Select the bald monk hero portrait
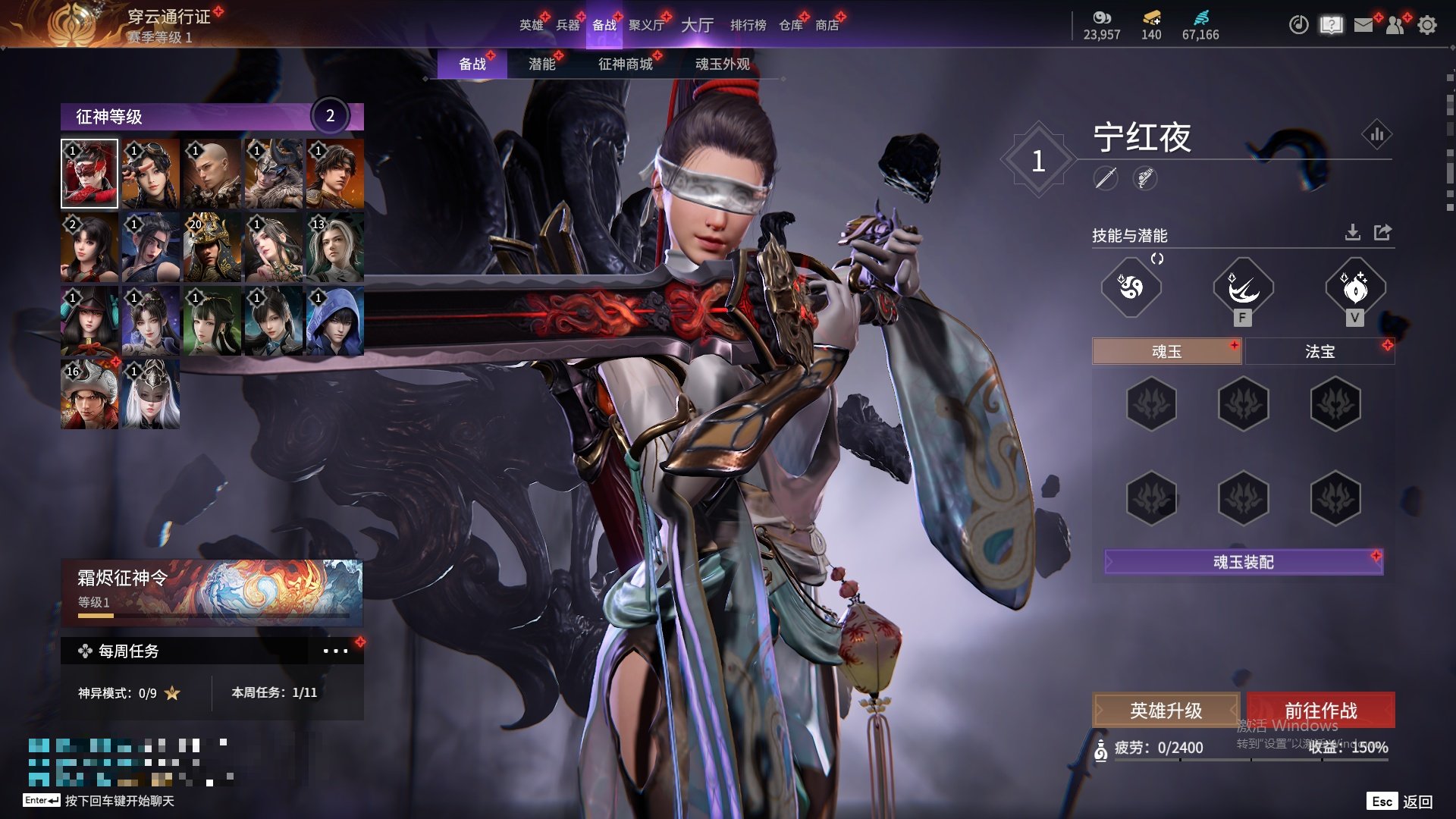 point(212,174)
